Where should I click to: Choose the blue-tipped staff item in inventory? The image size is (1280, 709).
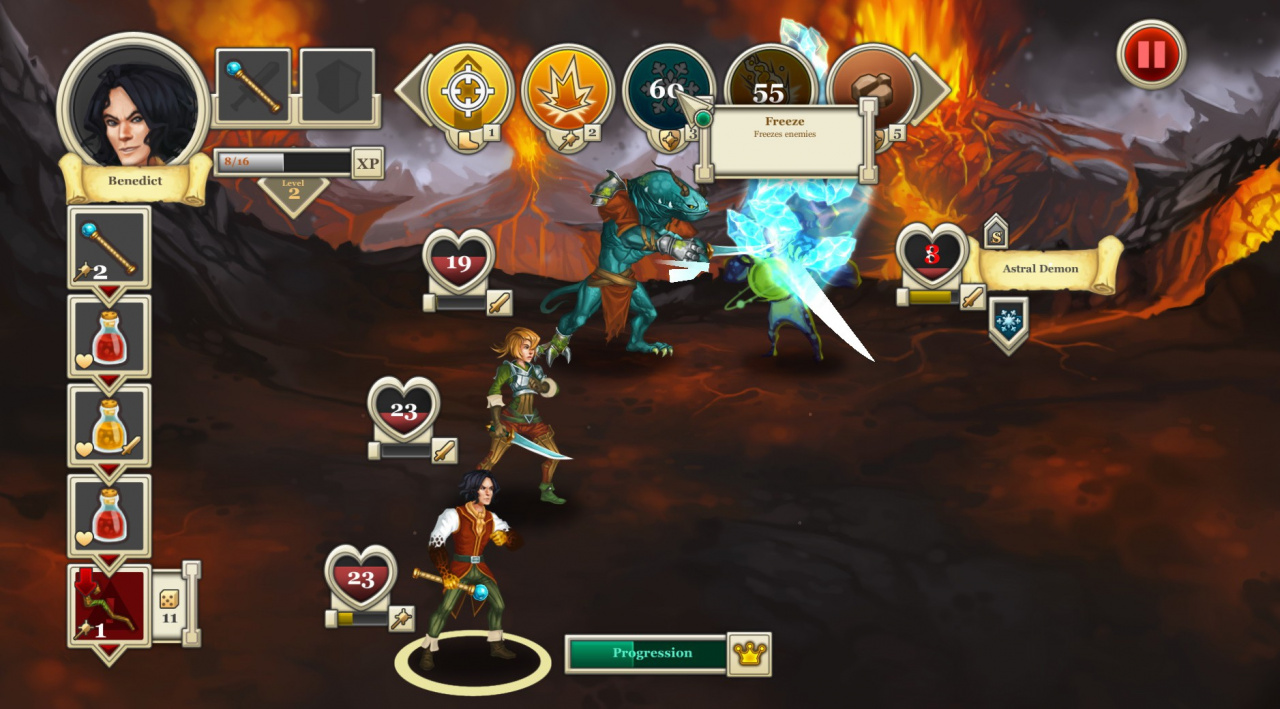click(109, 248)
